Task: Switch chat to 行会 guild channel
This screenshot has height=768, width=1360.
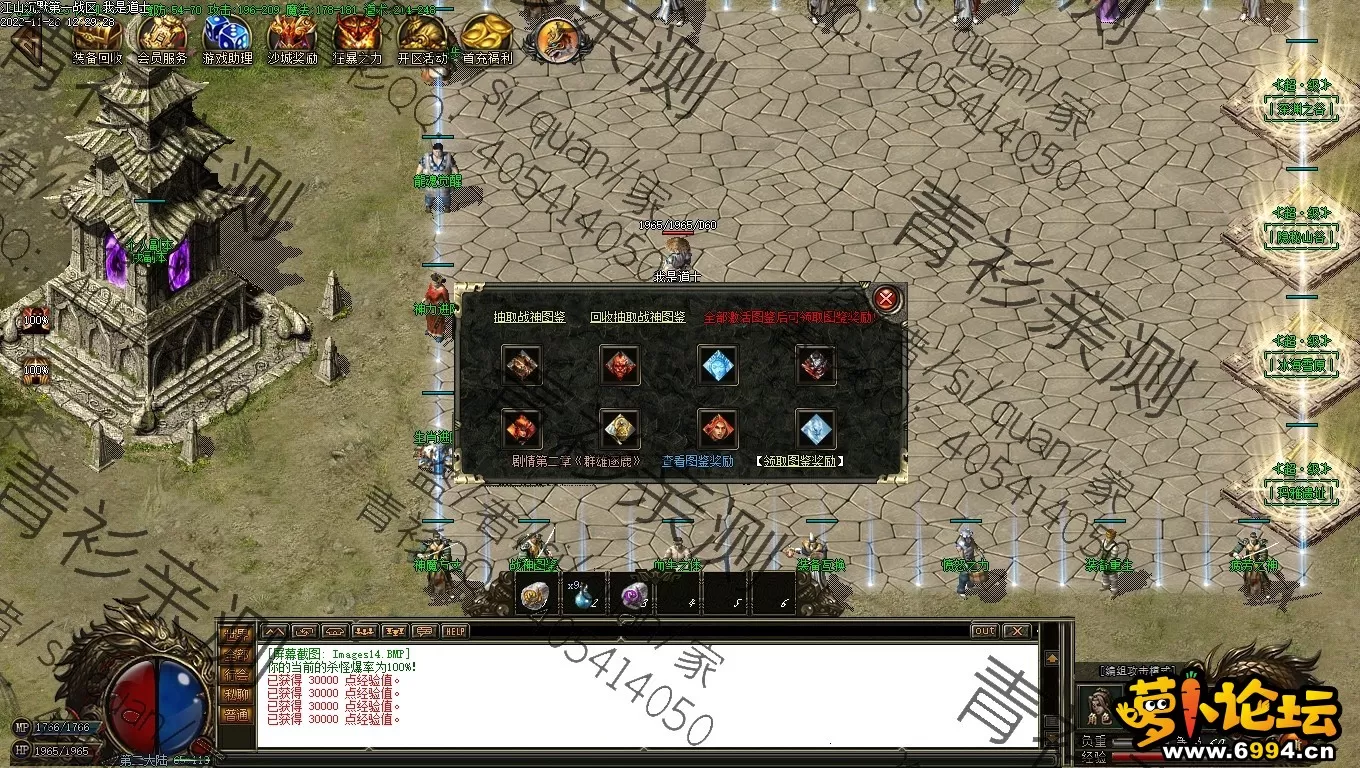Action: (x=236, y=675)
